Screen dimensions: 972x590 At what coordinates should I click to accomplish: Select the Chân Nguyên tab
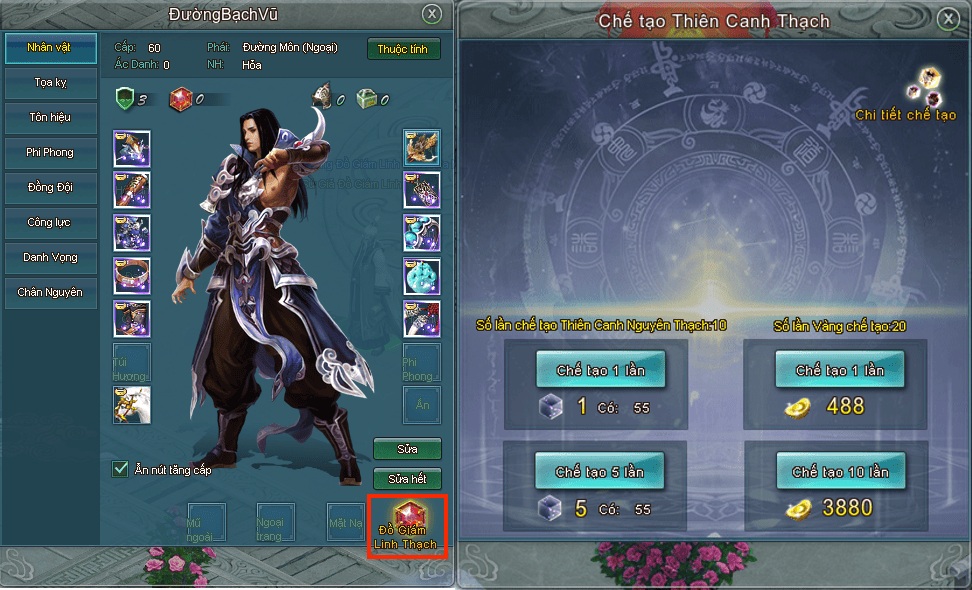(x=49, y=292)
